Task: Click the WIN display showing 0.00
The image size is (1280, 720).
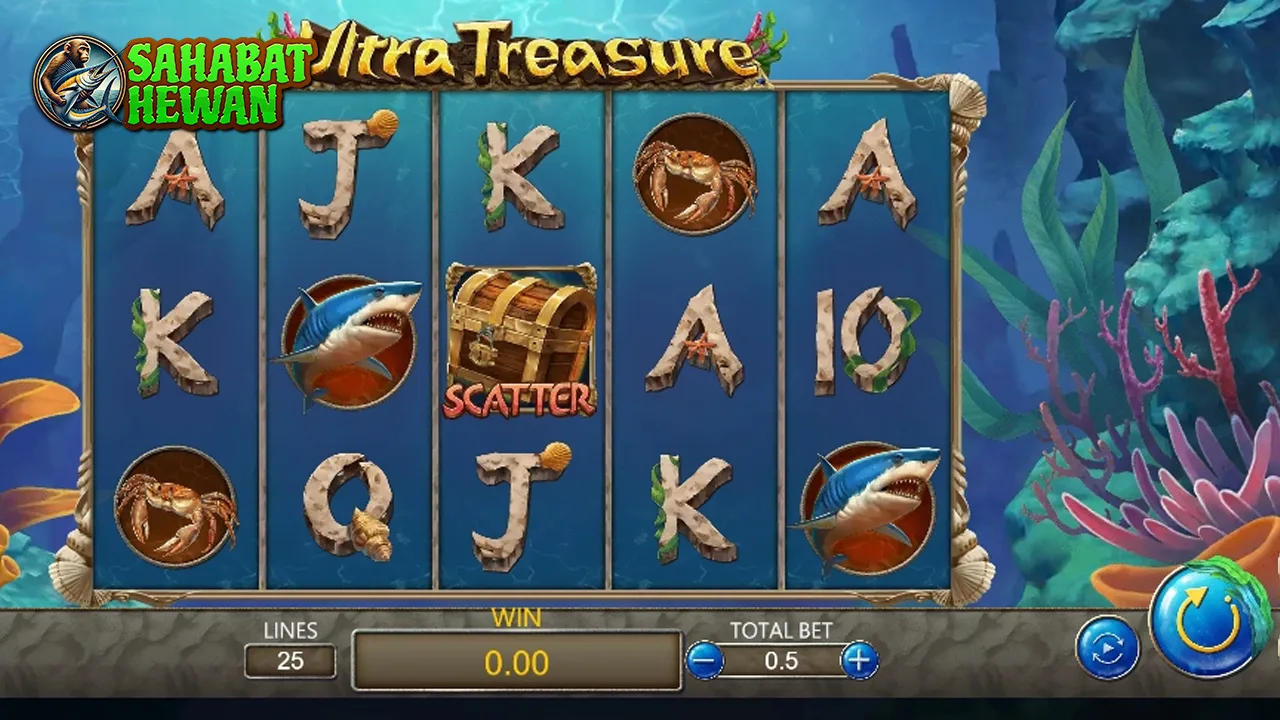Action: (x=515, y=662)
